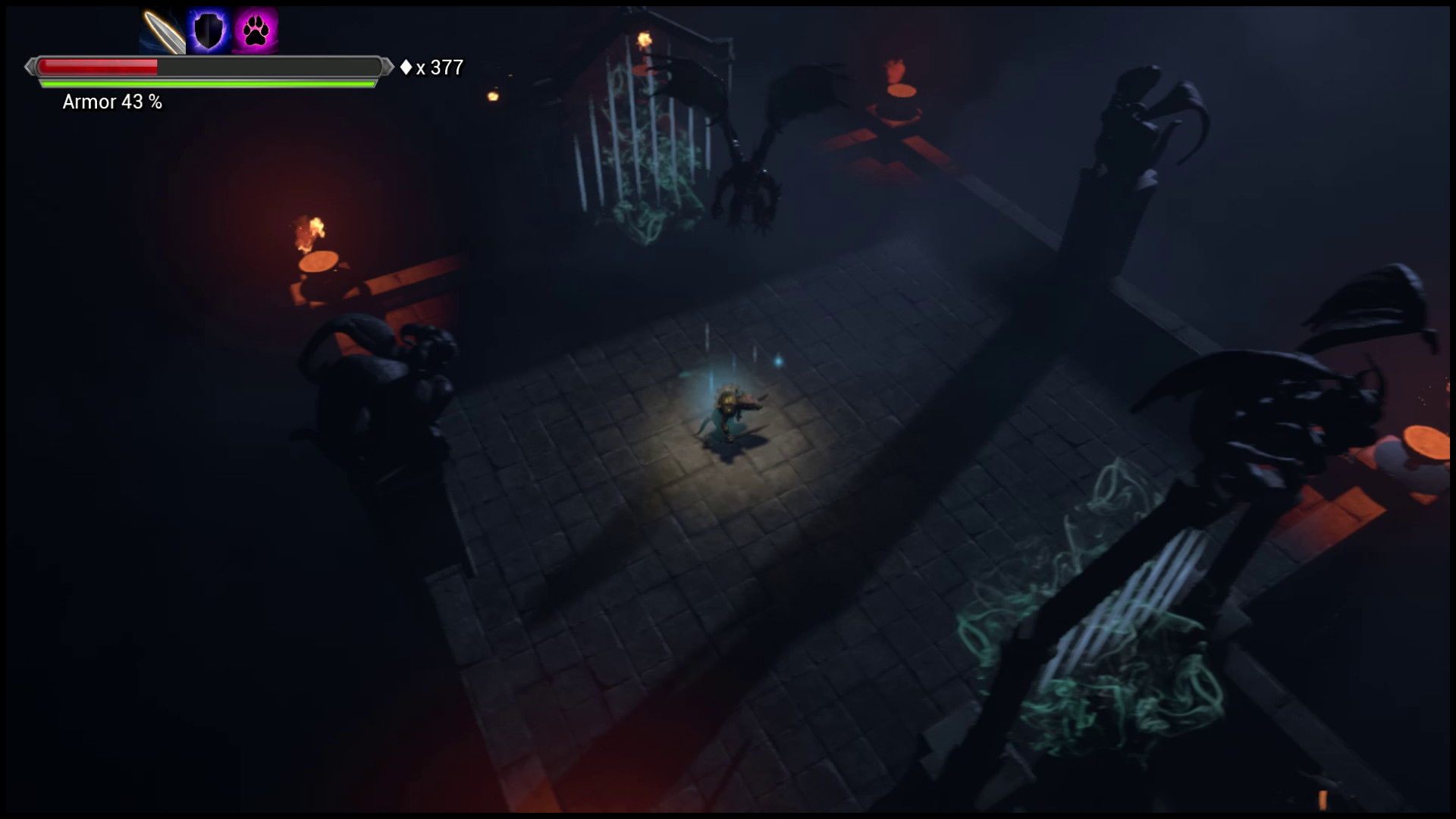Click the right arrow cap on the health bar
The width and height of the screenshot is (1456, 819).
tap(383, 67)
